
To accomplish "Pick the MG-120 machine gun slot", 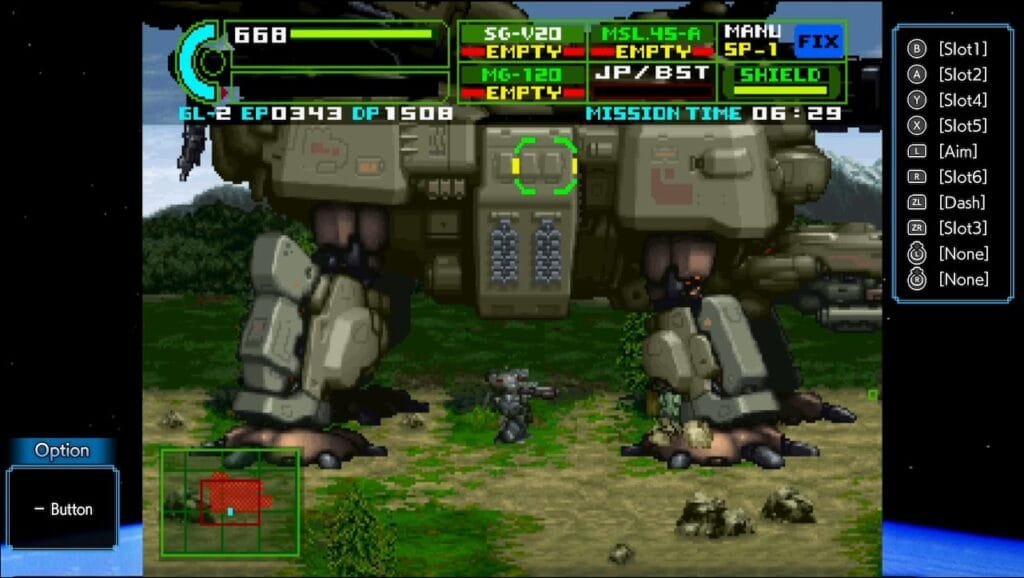I will click(x=522, y=82).
